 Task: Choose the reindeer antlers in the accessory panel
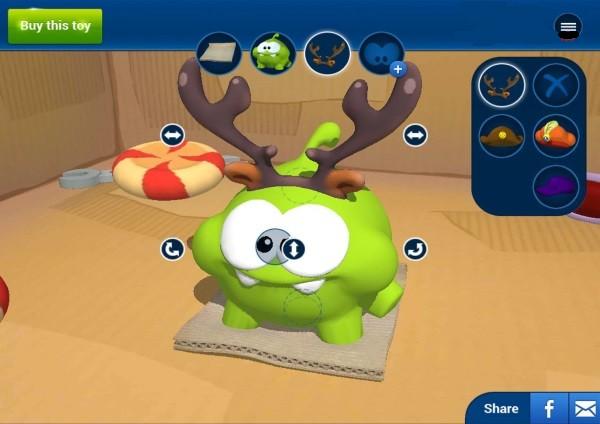pos(502,86)
